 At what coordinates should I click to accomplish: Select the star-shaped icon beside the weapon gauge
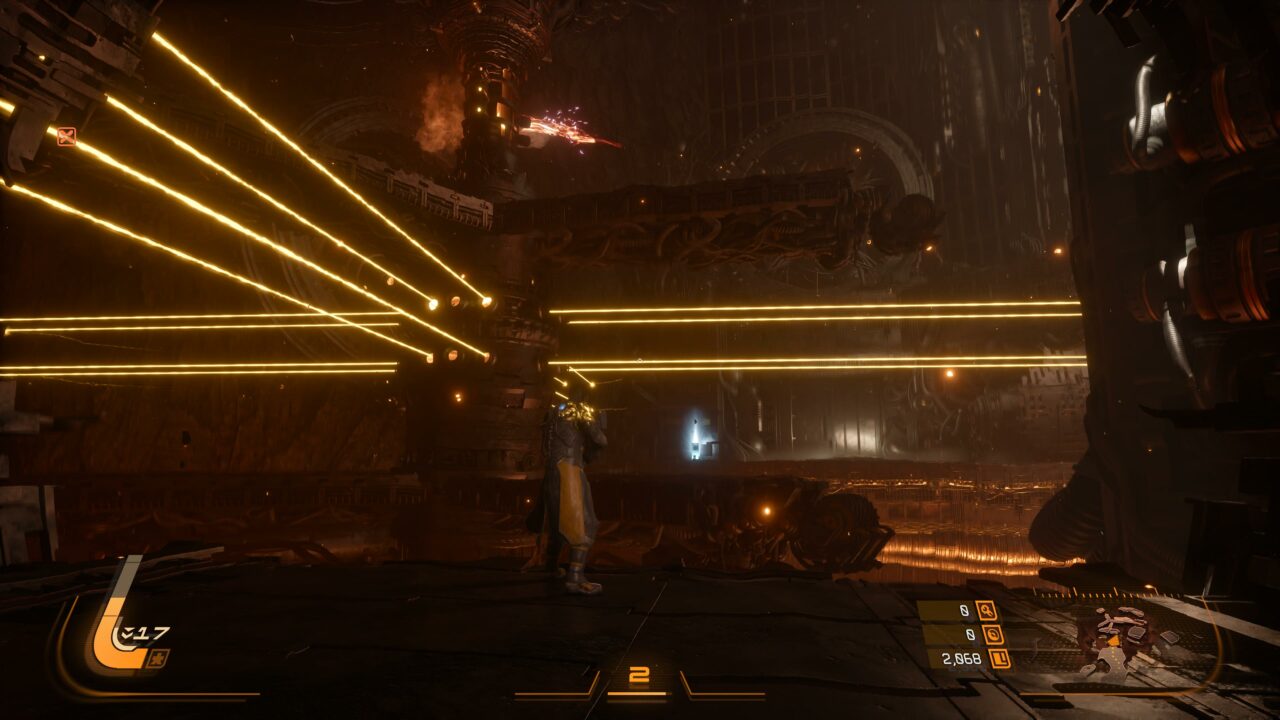coord(158,657)
